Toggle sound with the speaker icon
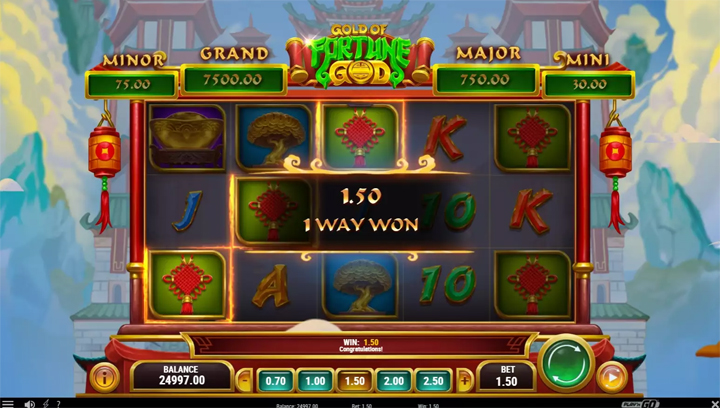 point(29,403)
